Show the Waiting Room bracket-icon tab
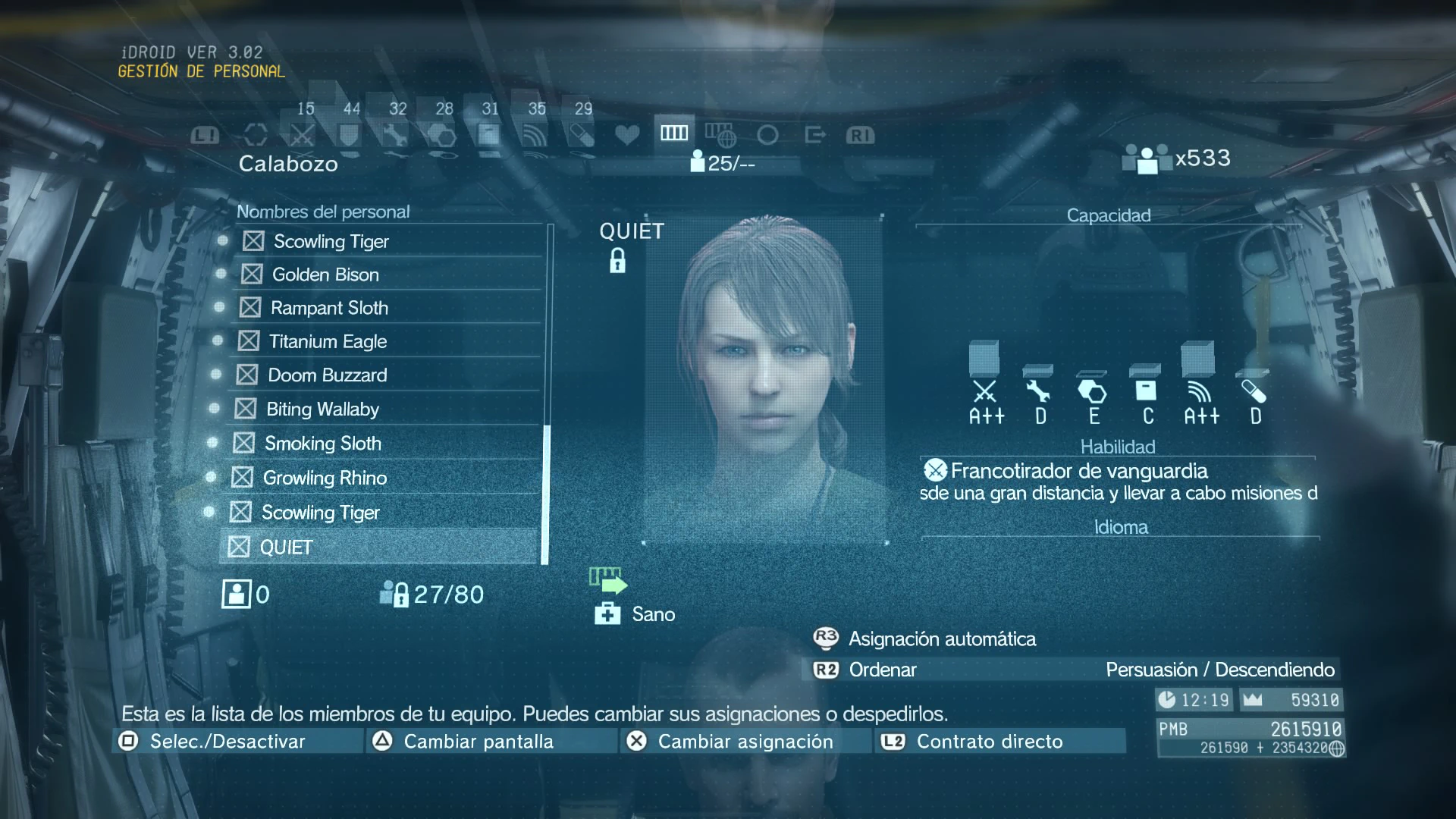 click(256, 135)
